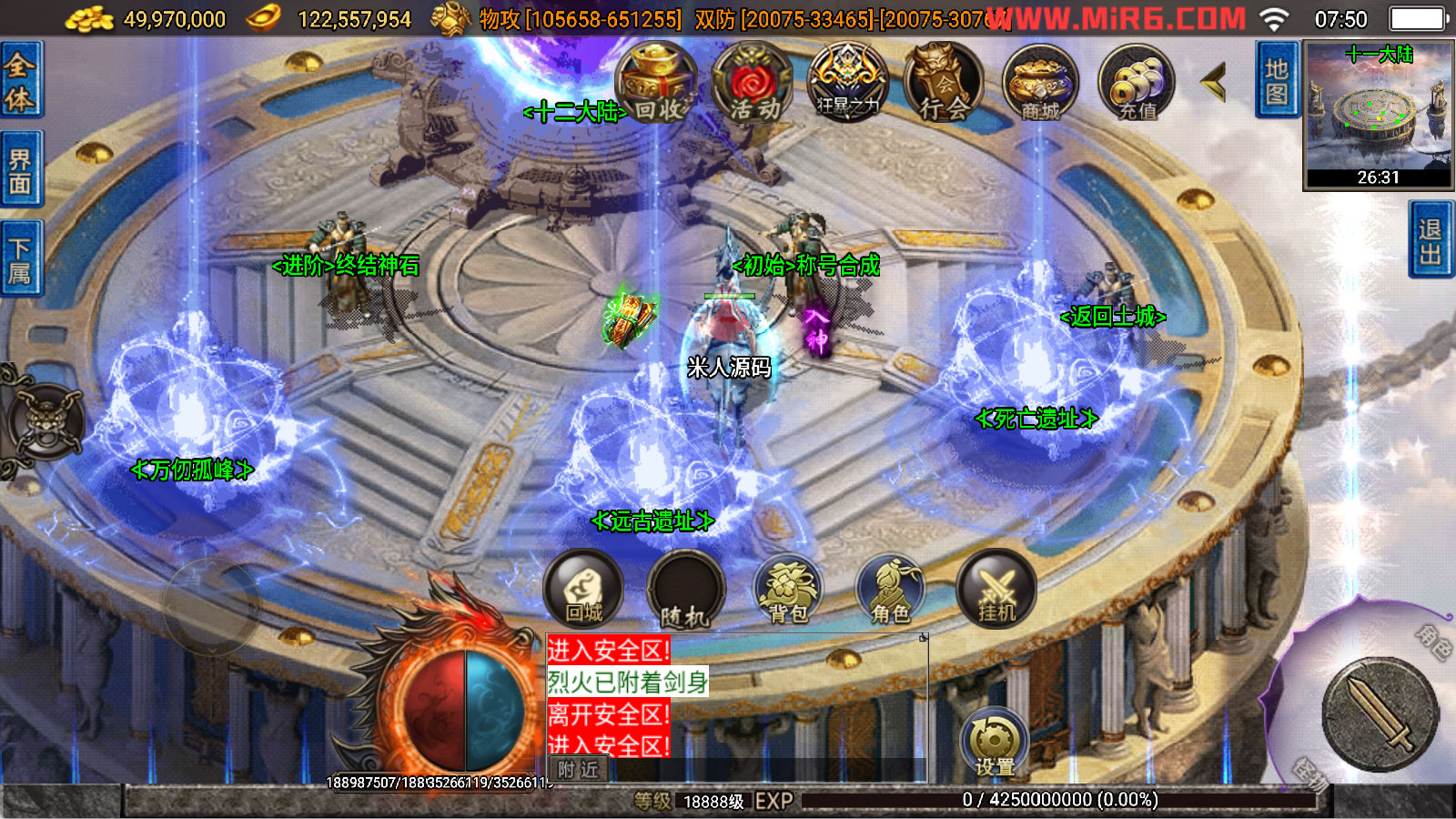Open the 行会 guild menu

tap(944, 84)
